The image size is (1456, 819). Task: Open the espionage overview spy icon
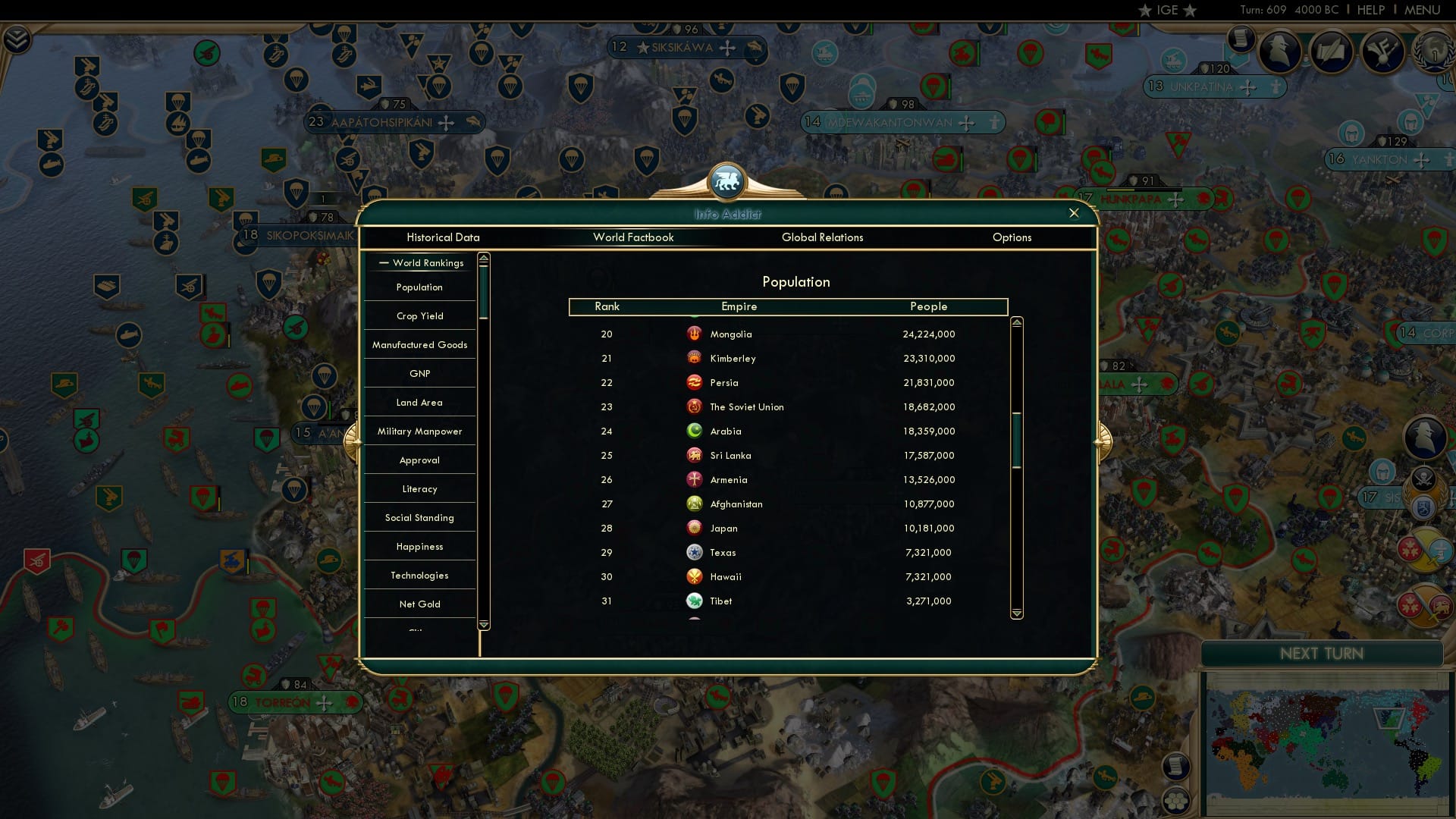[x=1279, y=52]
